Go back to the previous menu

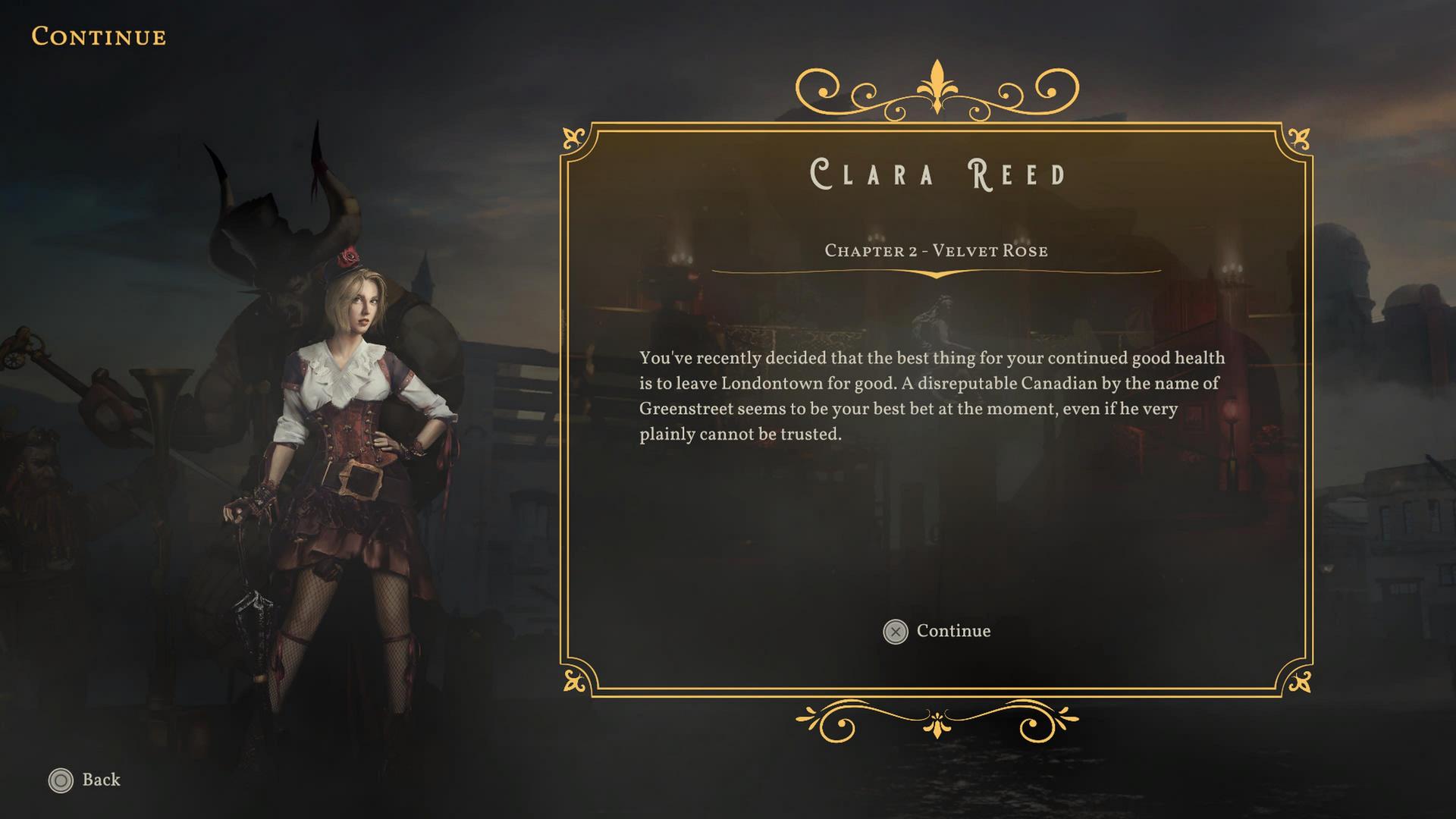point(85,780)
